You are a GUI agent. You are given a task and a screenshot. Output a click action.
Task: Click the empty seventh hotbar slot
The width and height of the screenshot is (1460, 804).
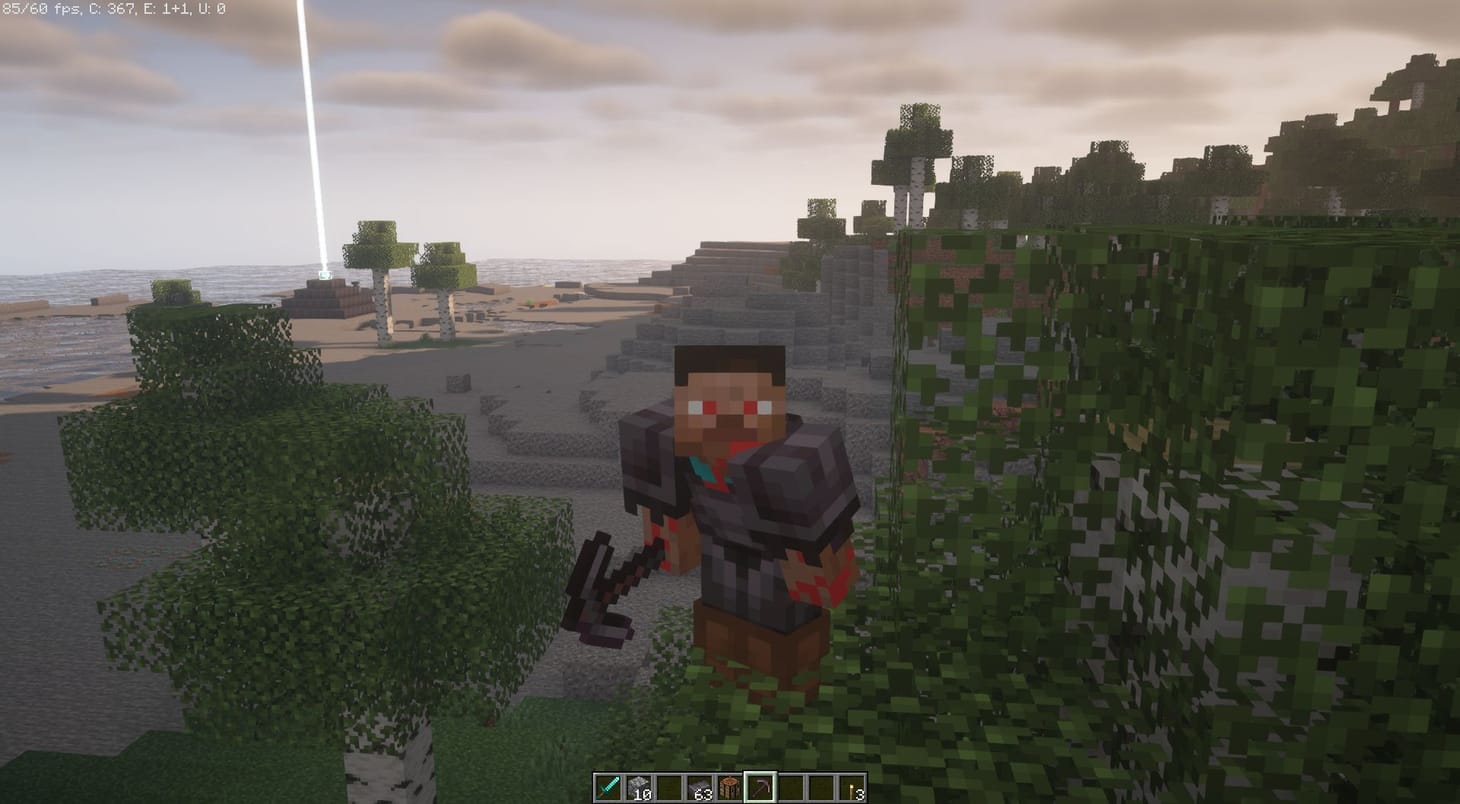pos(790,787)
